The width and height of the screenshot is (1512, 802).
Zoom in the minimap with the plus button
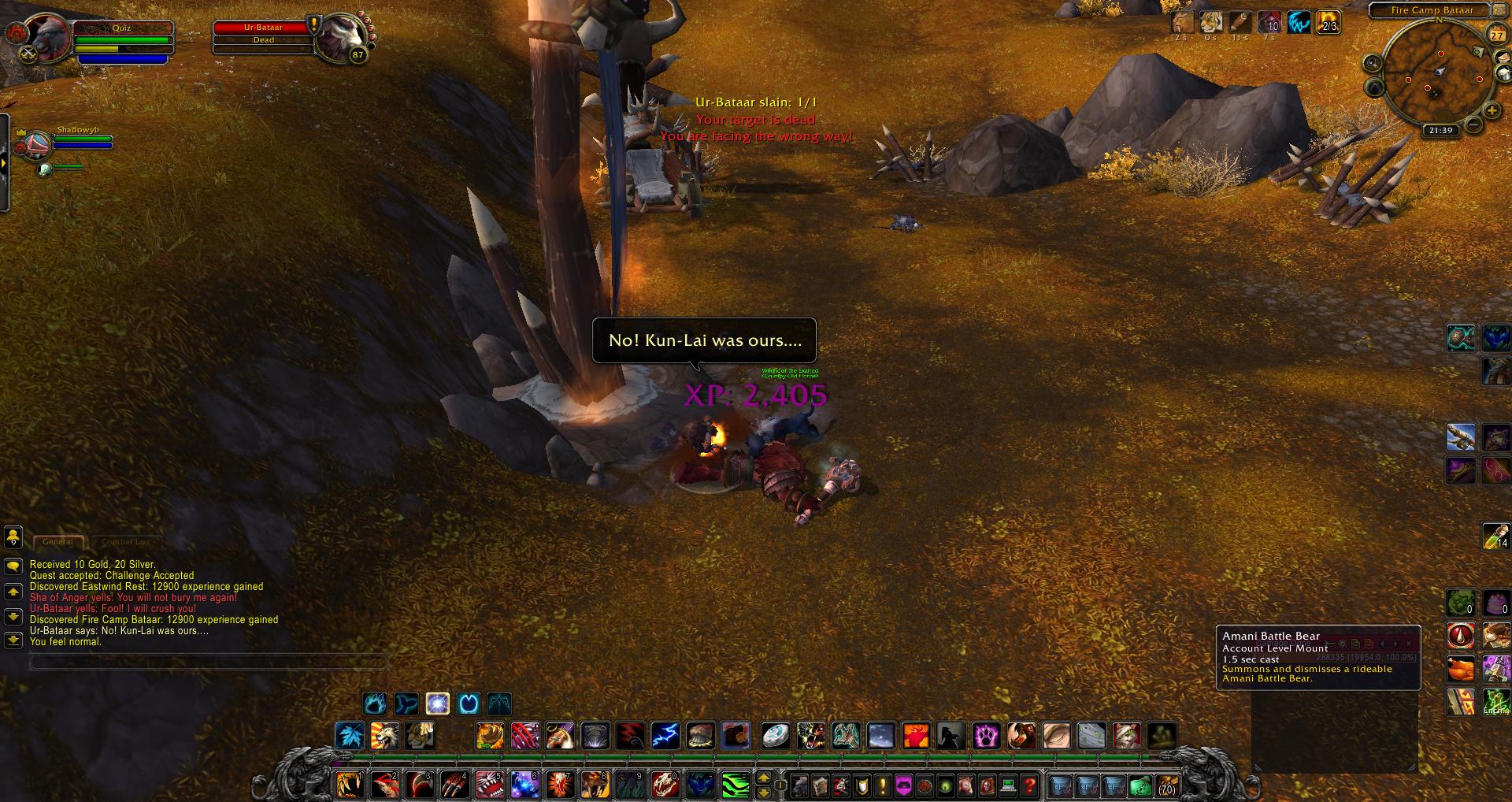click(x=1491, y=110)
